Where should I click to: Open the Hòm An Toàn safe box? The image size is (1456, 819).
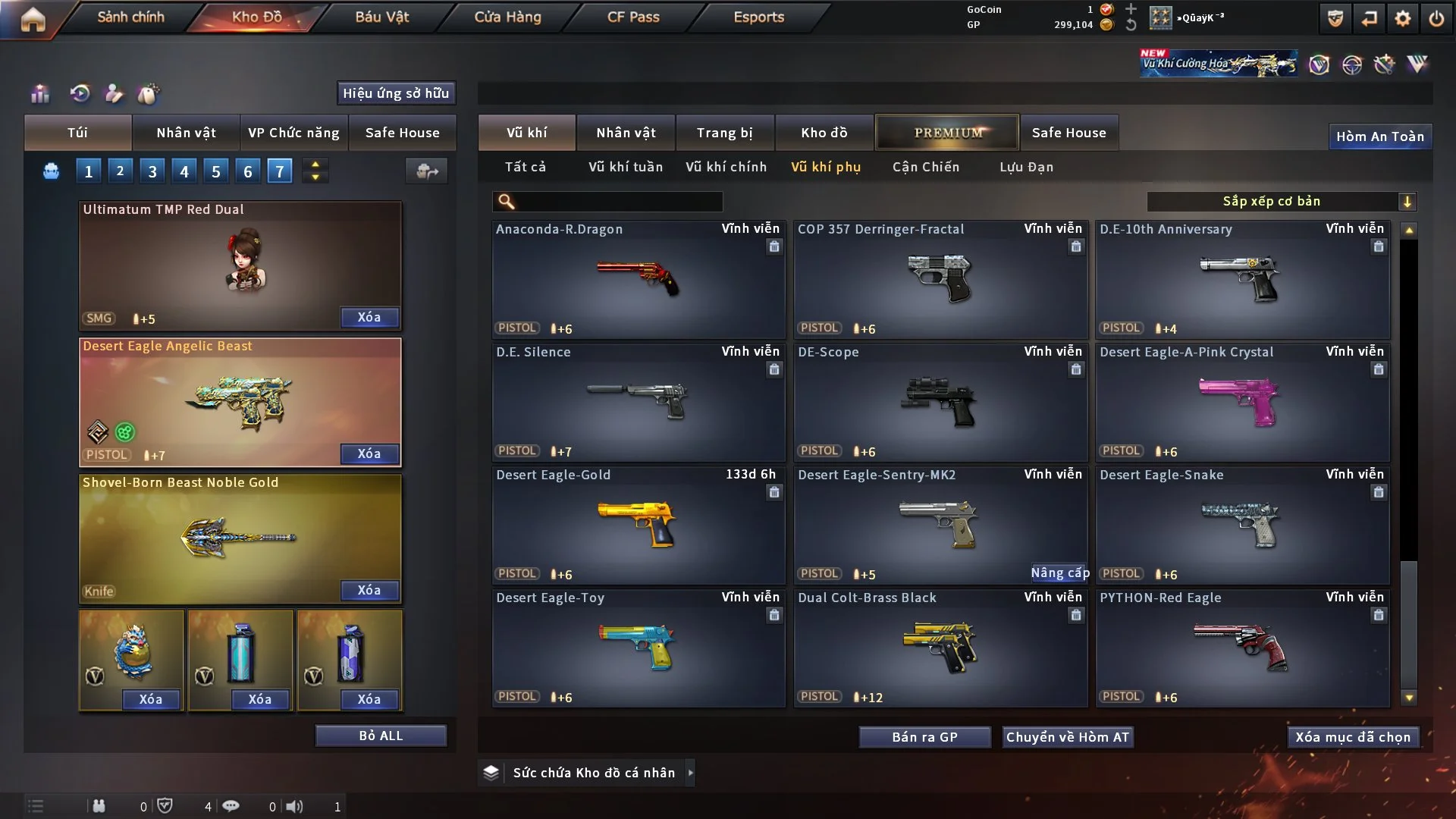1380,136
